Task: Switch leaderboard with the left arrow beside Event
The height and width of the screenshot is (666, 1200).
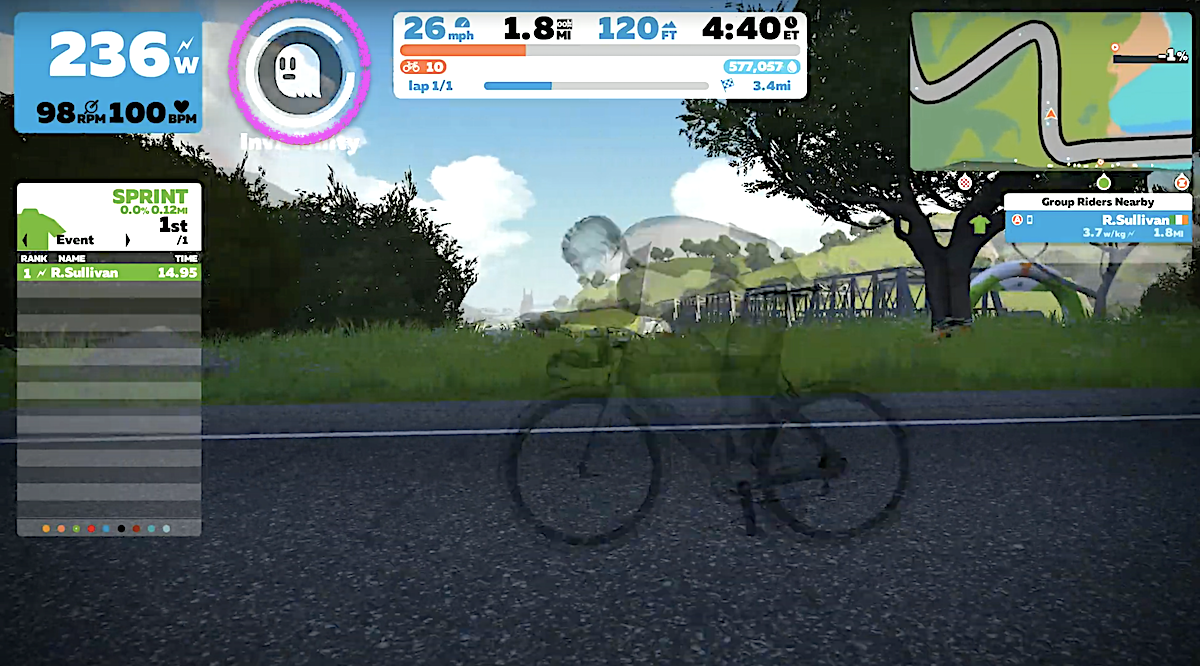Action: coord(24,240)
